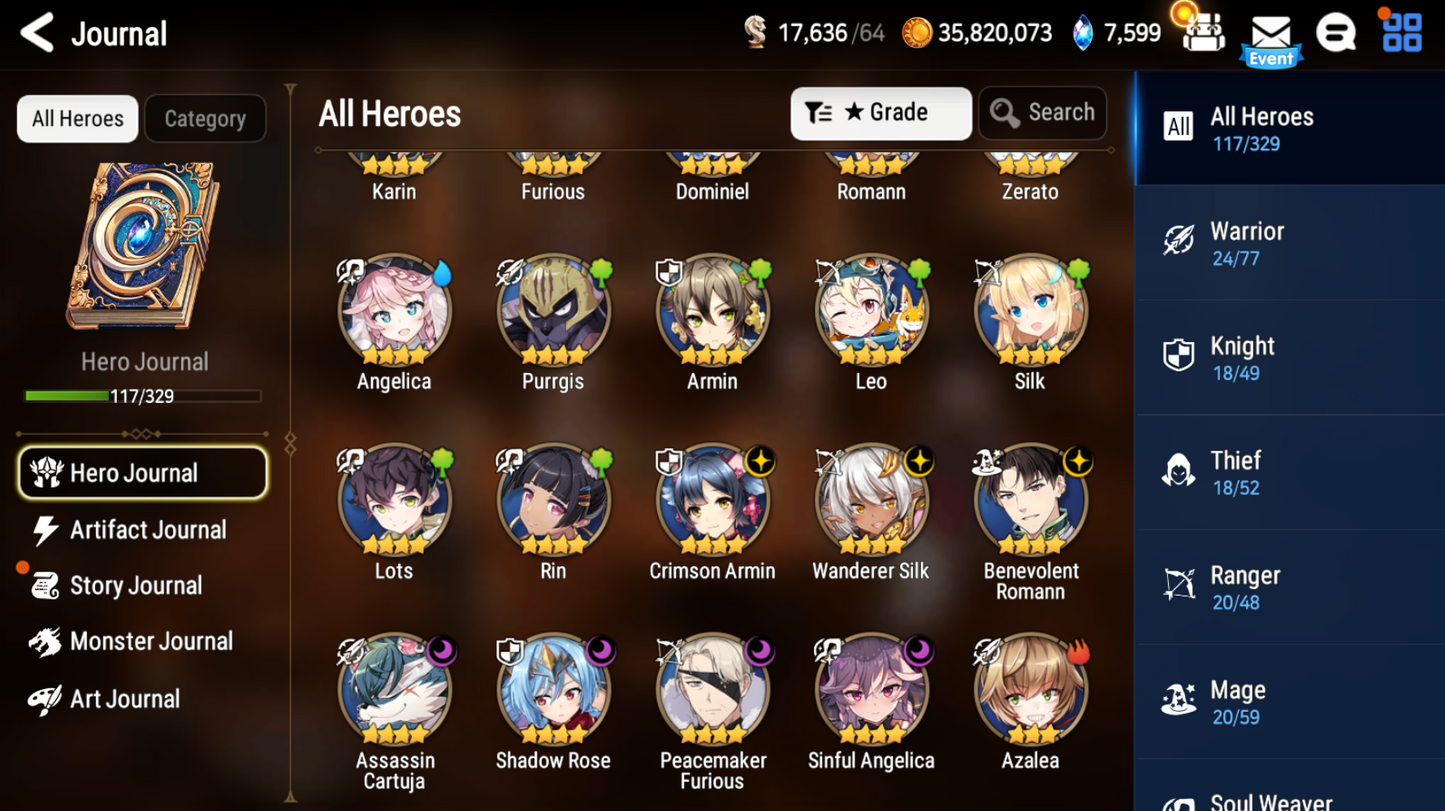This screenshot has width=1445, height=811.
Task: Click the Hero Journal progress bar
Action: 144,396
